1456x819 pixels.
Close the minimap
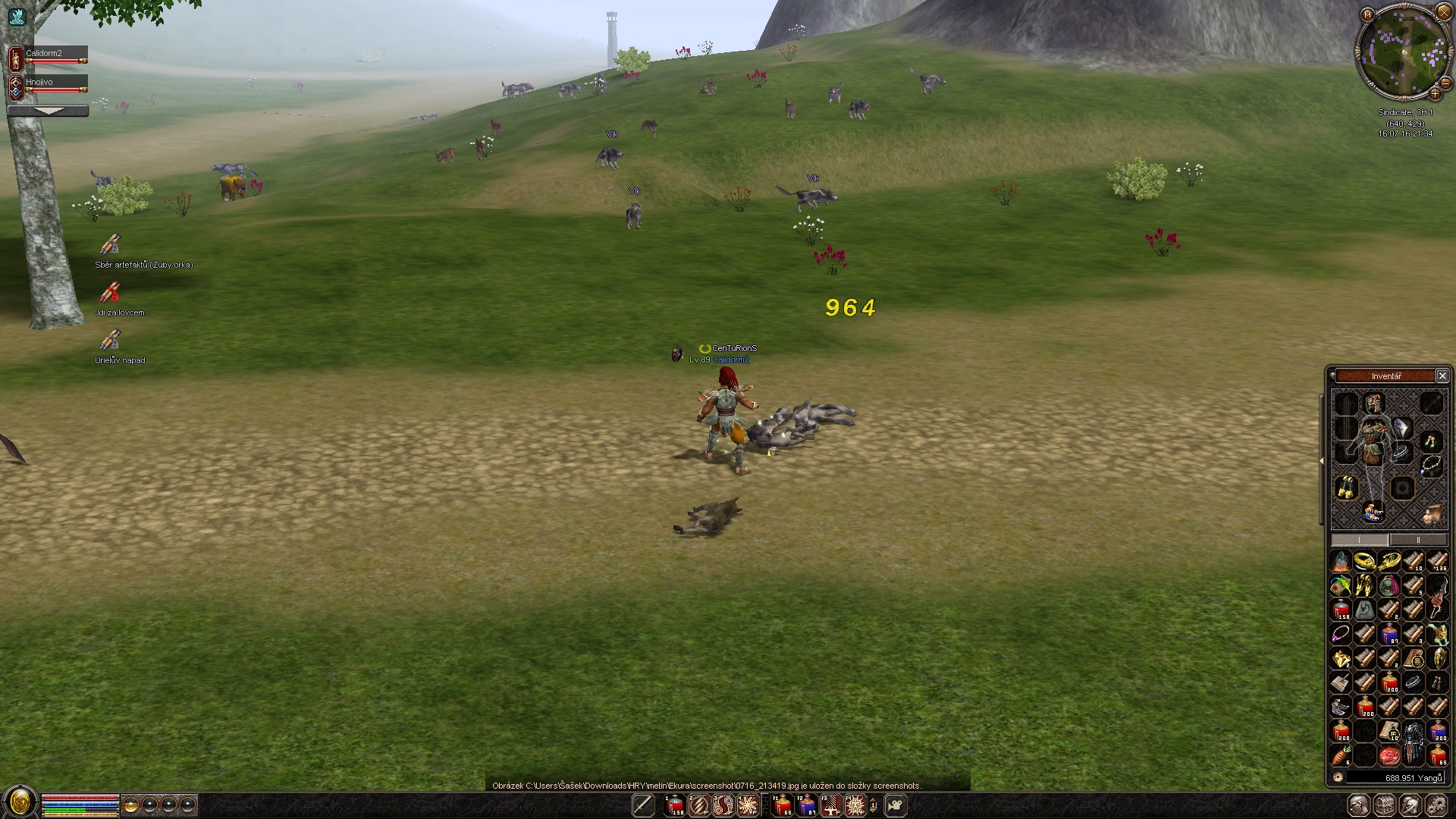point(1443,12)
